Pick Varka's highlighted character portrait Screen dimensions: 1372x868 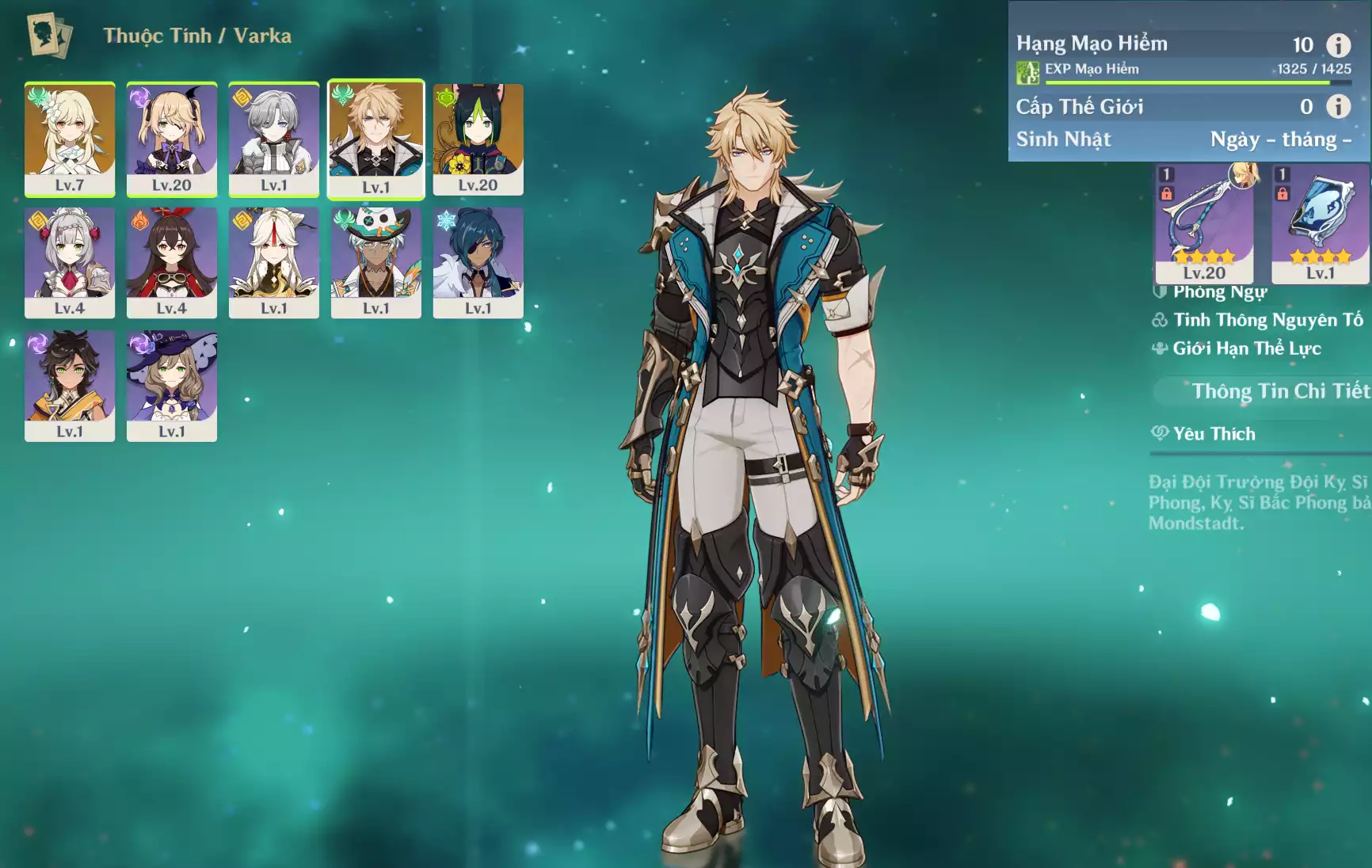[376, 138]
